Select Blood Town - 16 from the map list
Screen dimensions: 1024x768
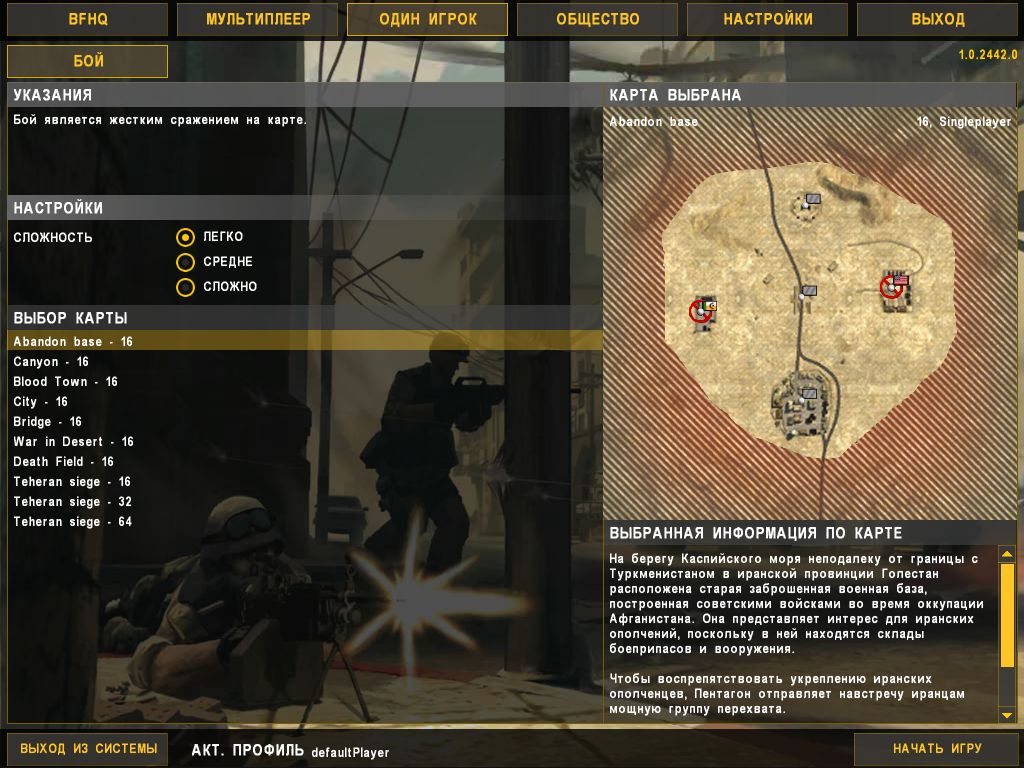coord(65,382)
